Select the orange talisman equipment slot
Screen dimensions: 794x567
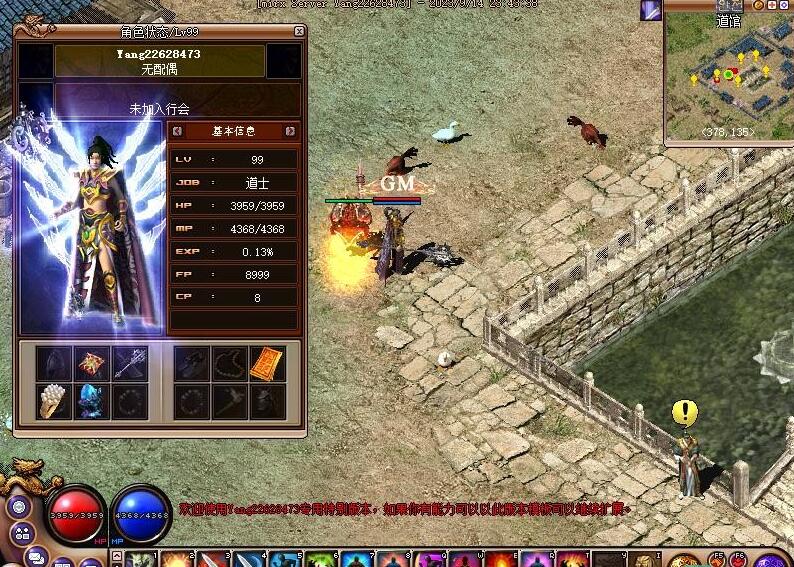click(266, 364)
